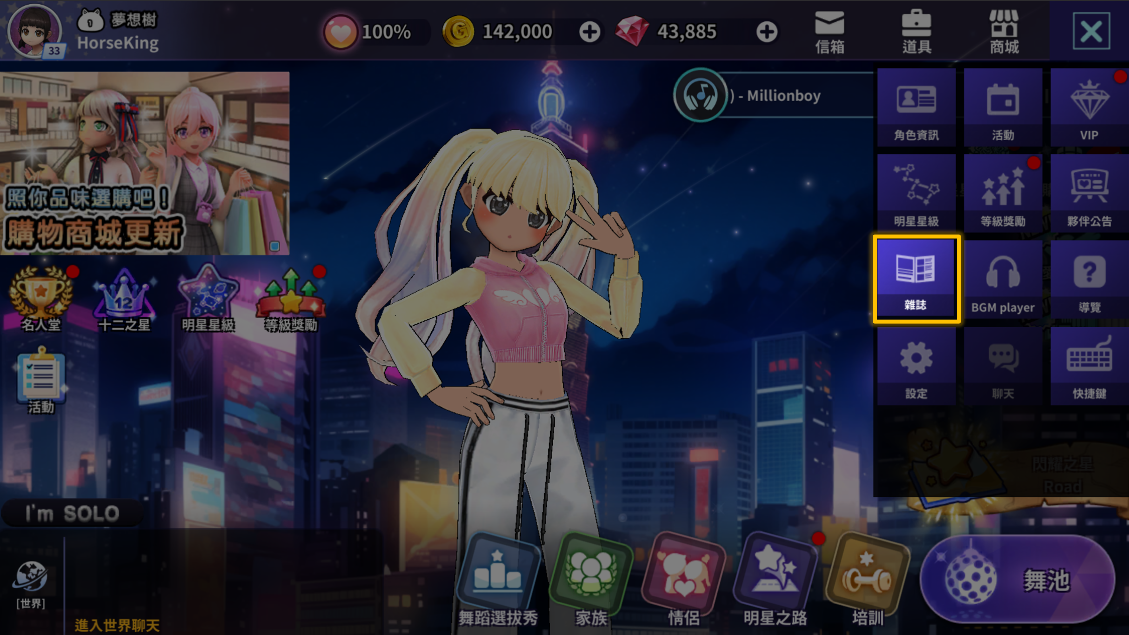Open the 雜誌 magazine menu tile

pyautogui.click(x=917, y=279)
